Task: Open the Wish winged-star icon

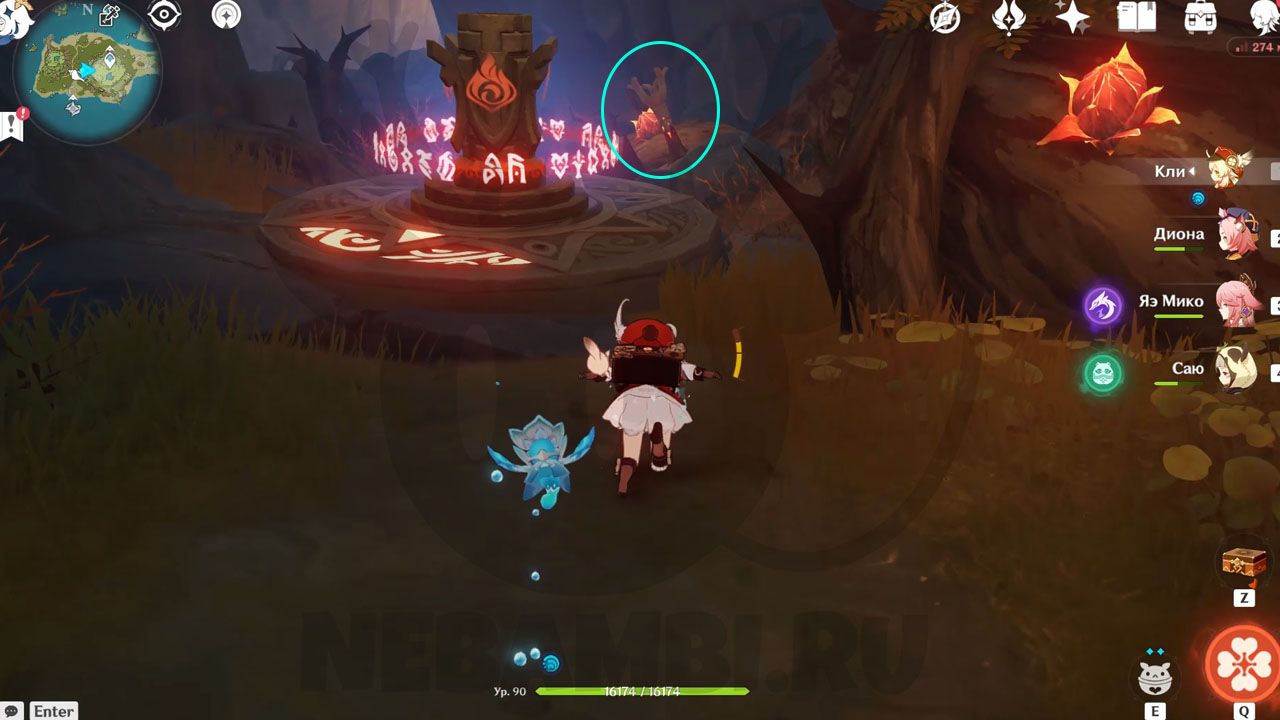Action: tap(1008, 17)
